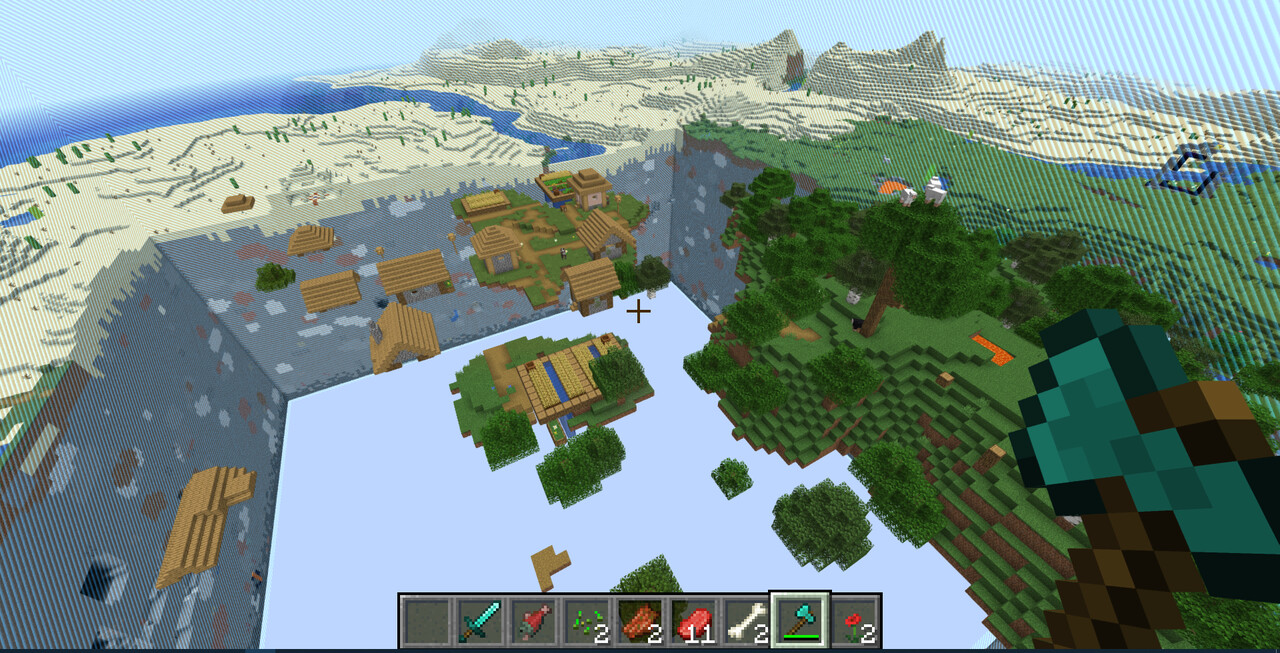1280x653 pixels.
Task: Select the wheat seeds stack
Action: 586,621
